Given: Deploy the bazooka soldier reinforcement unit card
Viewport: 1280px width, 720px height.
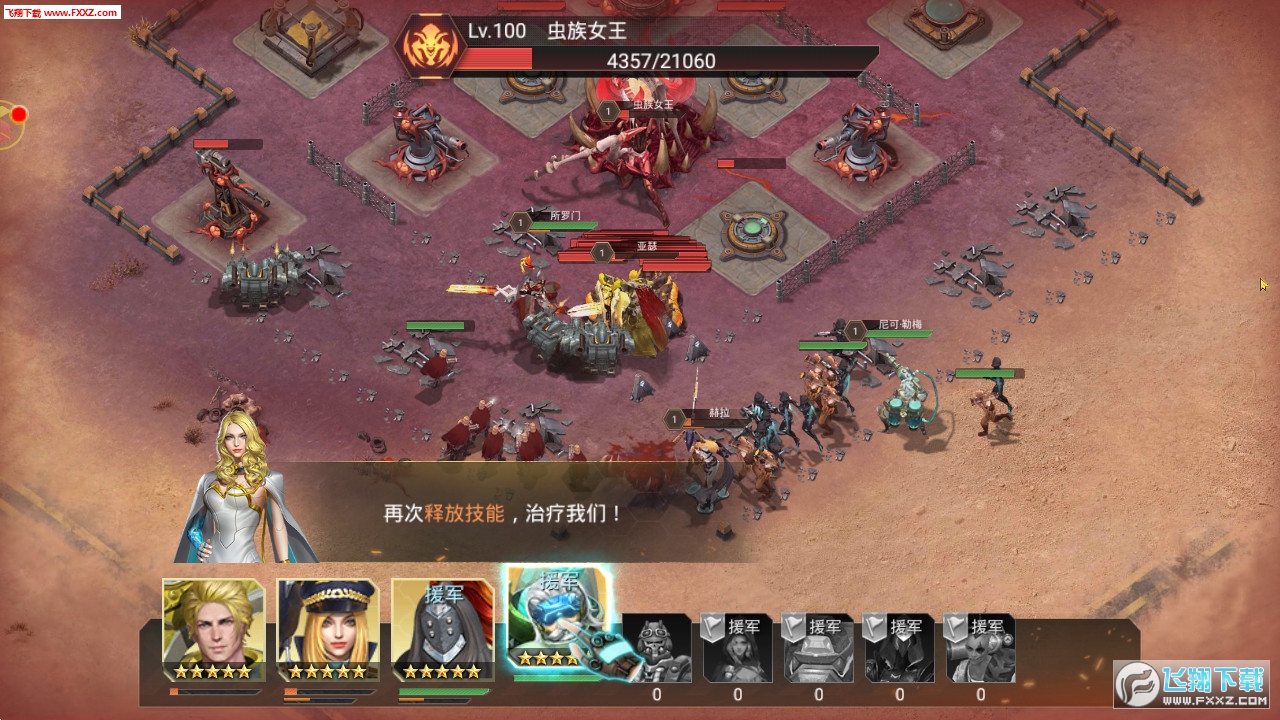Looking at the screenshot, I should coord(980,648).
